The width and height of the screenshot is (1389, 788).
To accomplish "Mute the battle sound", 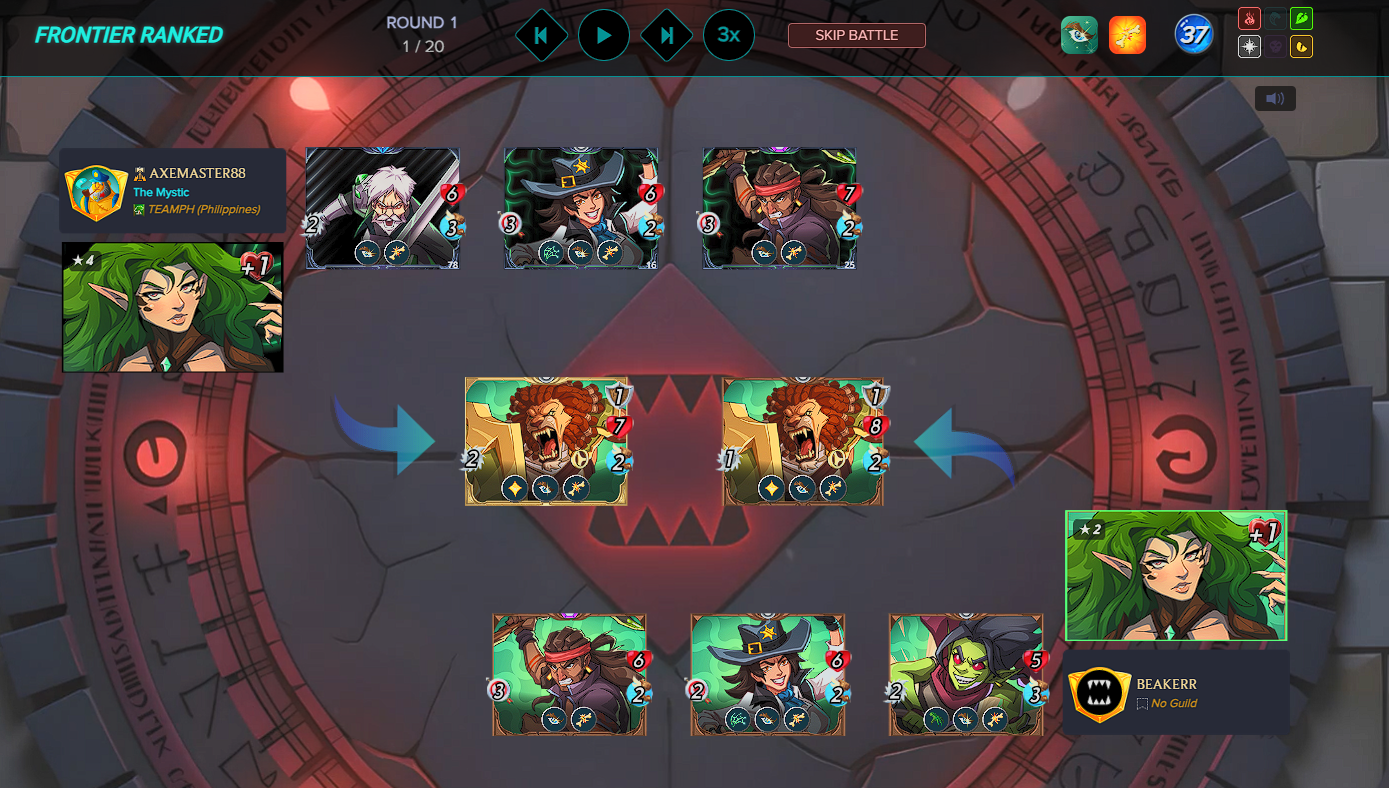I will [x=1275, y=98].
